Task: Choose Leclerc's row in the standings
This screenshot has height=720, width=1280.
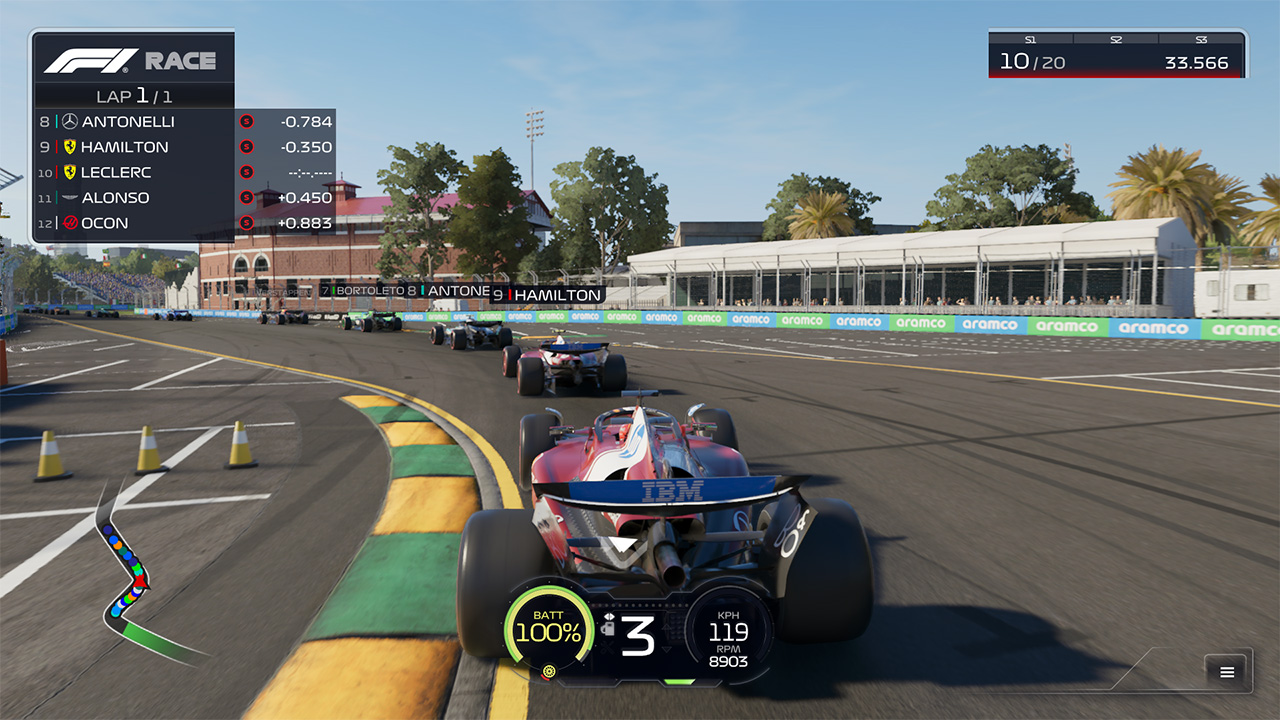Action: click(184, 172)
